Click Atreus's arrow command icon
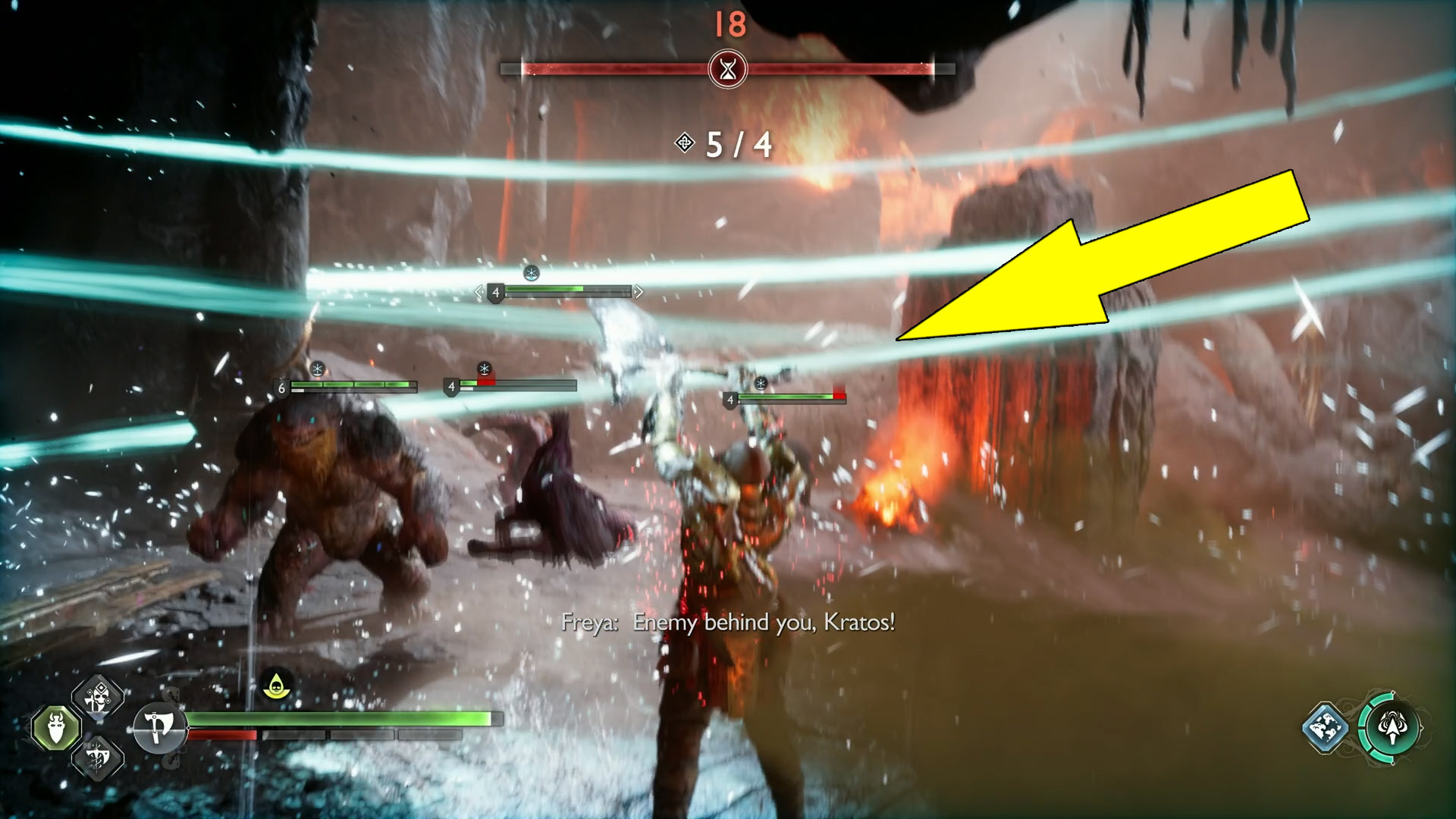 (x=1392, y=726)
